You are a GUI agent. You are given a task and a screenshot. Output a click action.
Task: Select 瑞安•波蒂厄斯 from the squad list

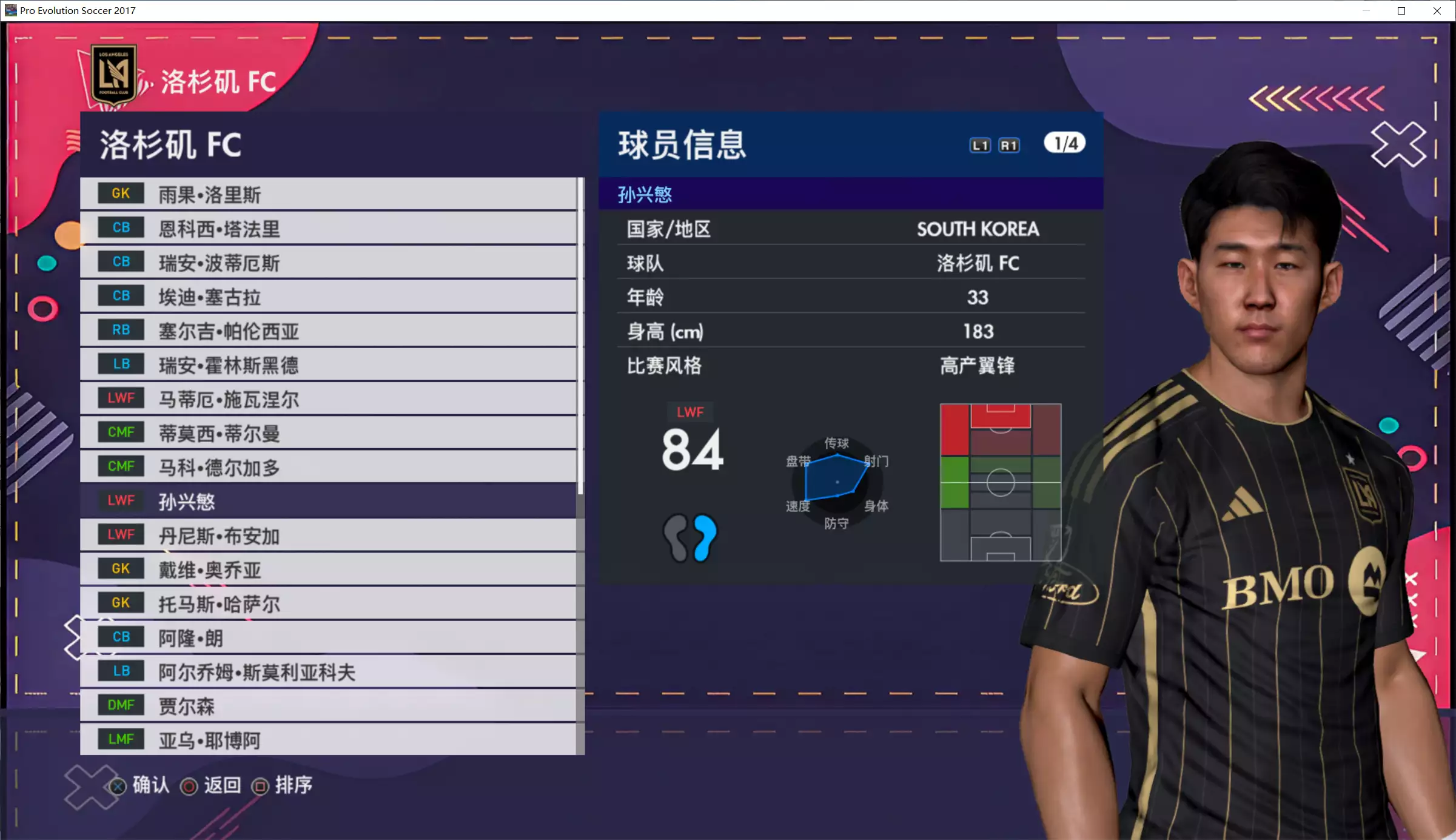click(x=327, y=263)
